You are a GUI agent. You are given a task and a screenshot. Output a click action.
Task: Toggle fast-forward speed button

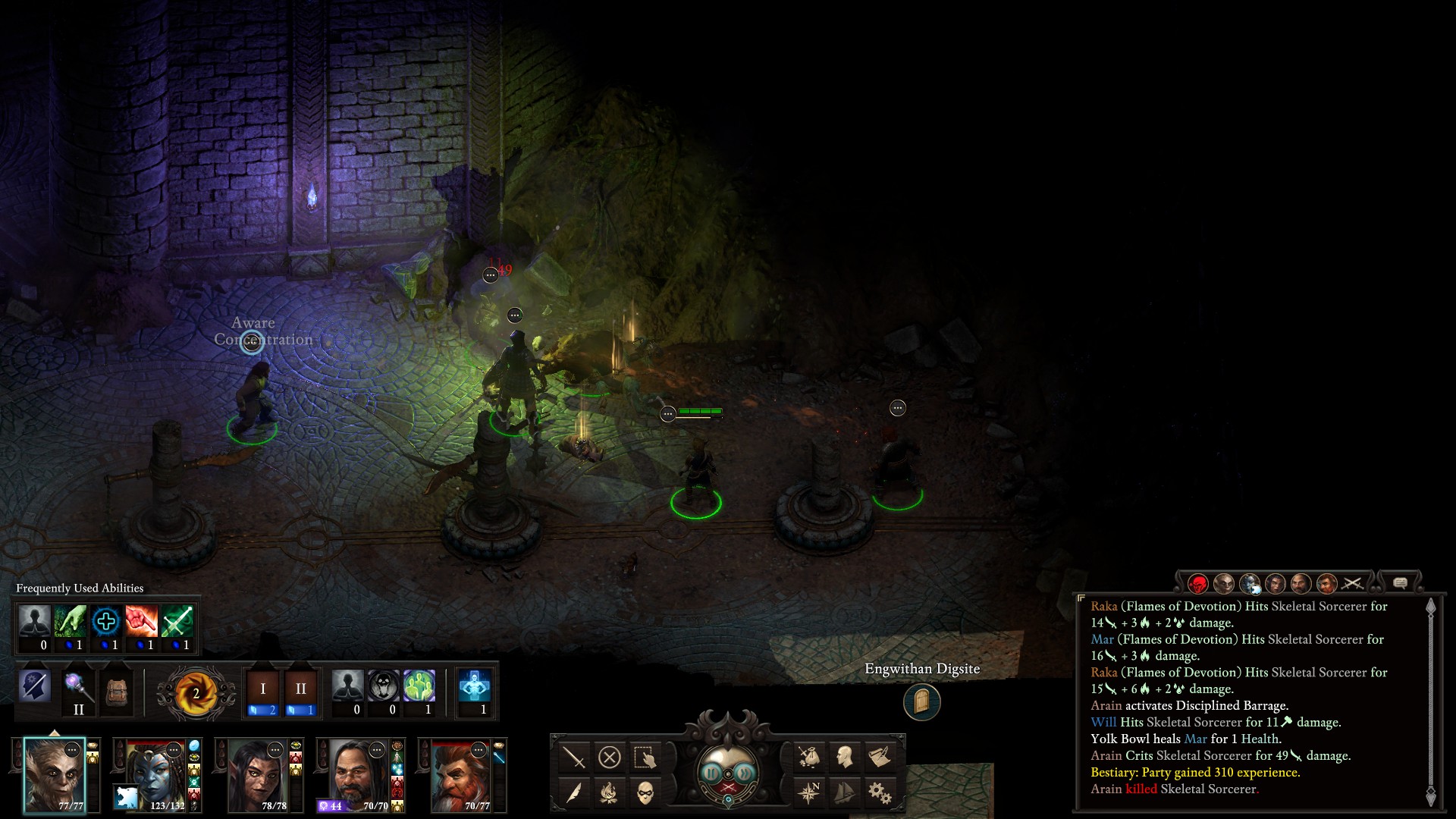[746, 773]
